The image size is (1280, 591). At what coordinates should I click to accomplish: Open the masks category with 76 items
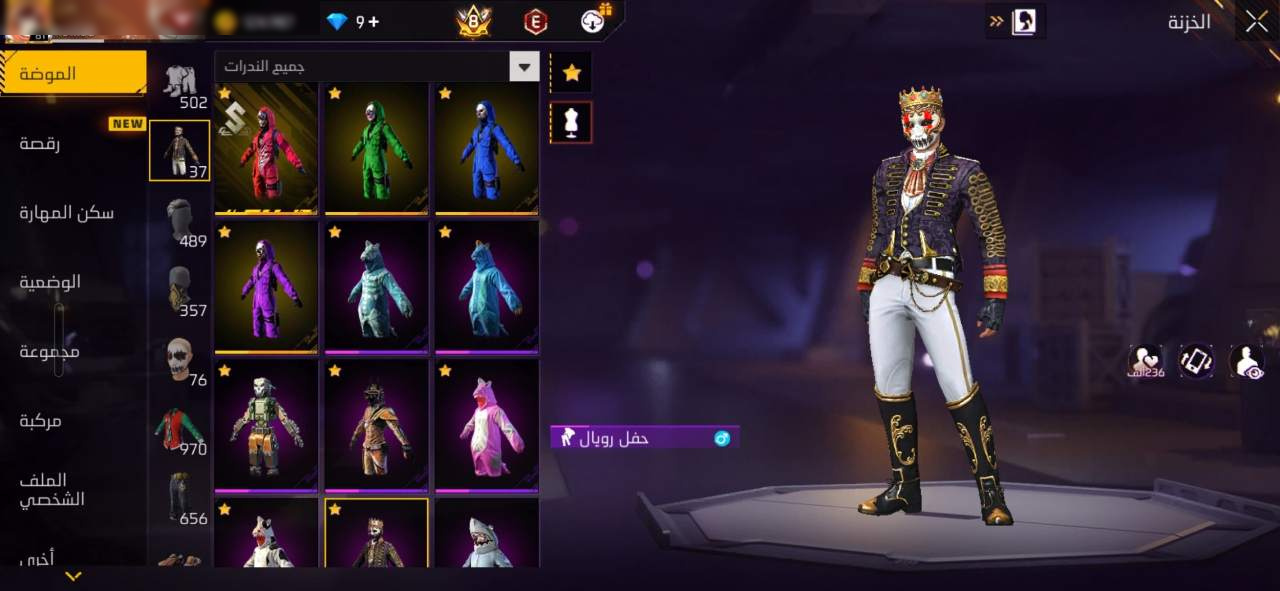[x=180, y=359]
